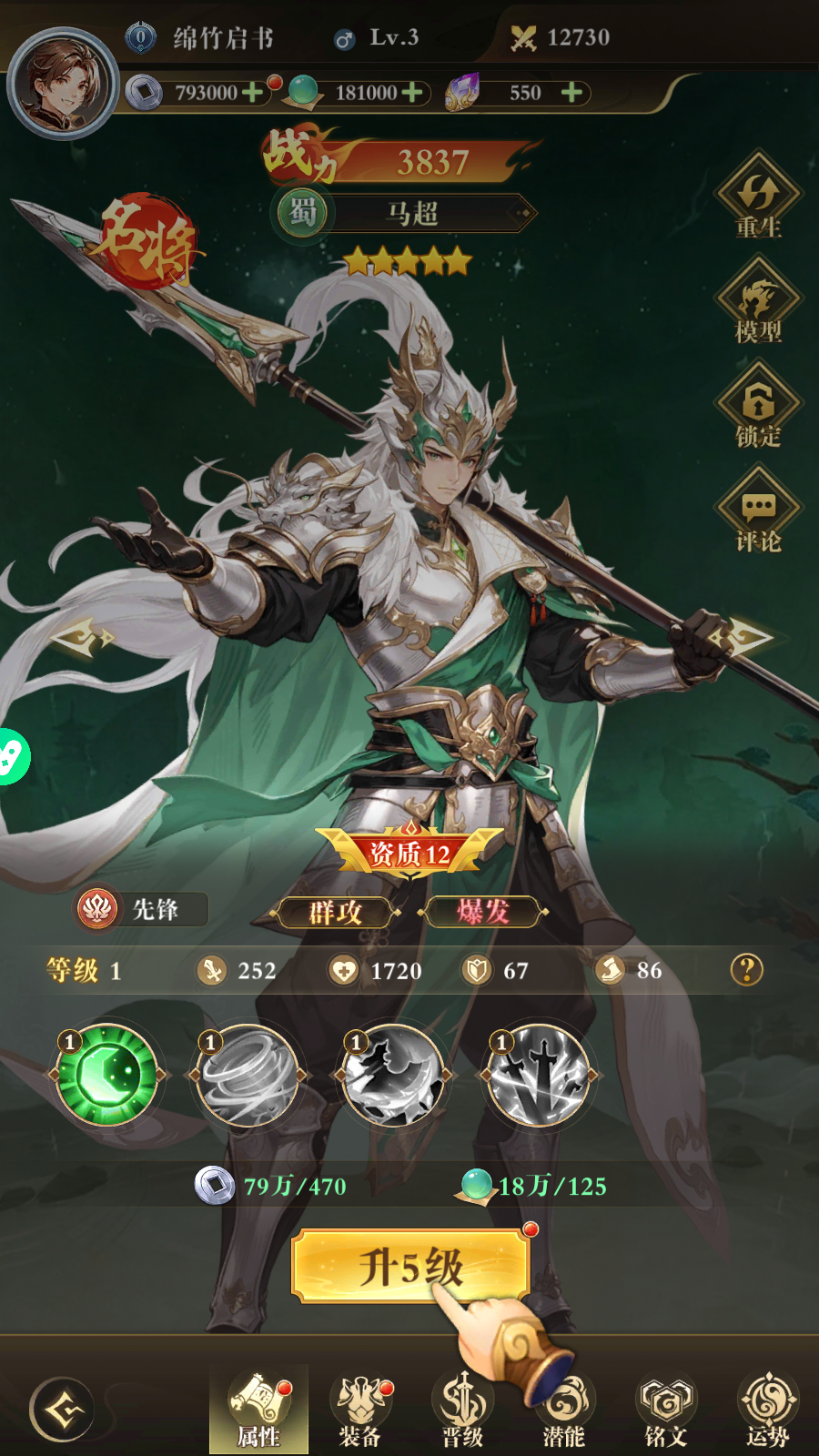
Task: Open the 重生 rebirth option
Action: 758,198
